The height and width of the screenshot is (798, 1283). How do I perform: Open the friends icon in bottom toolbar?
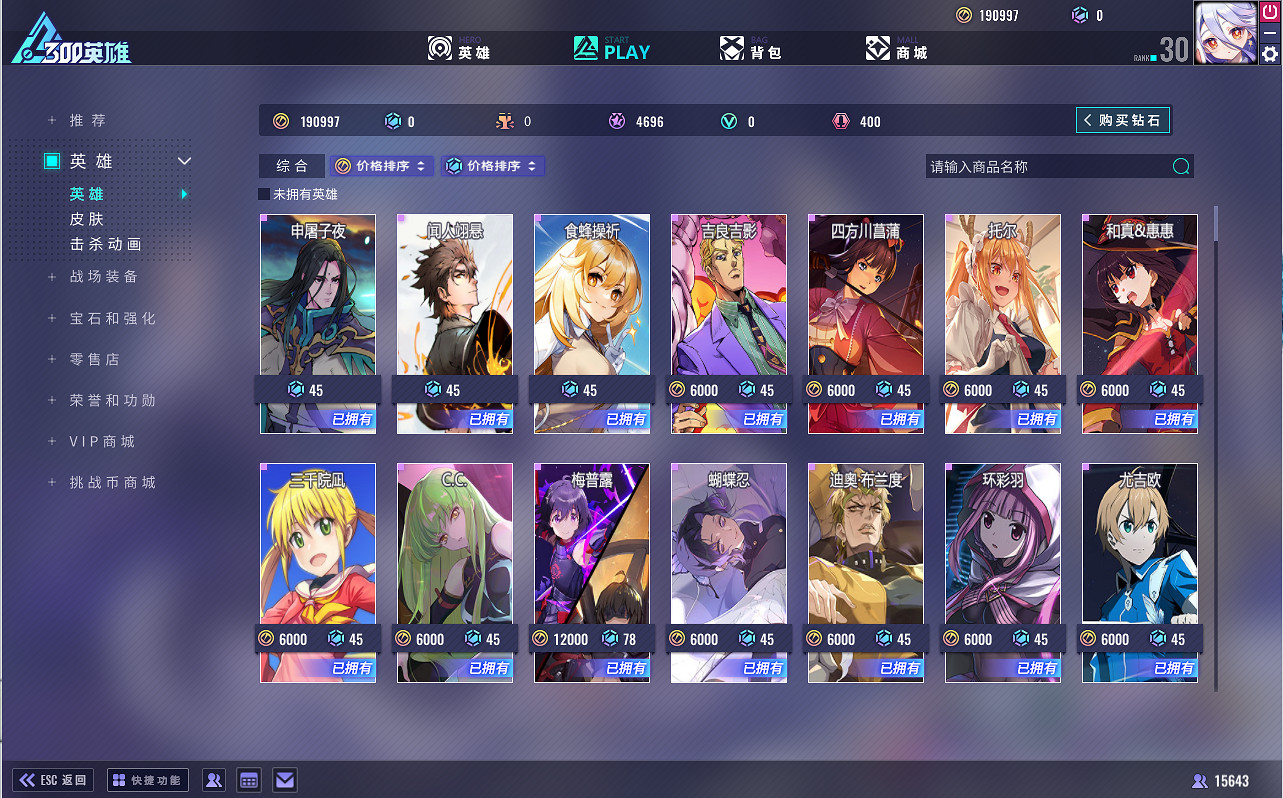(x=213, y=780)
